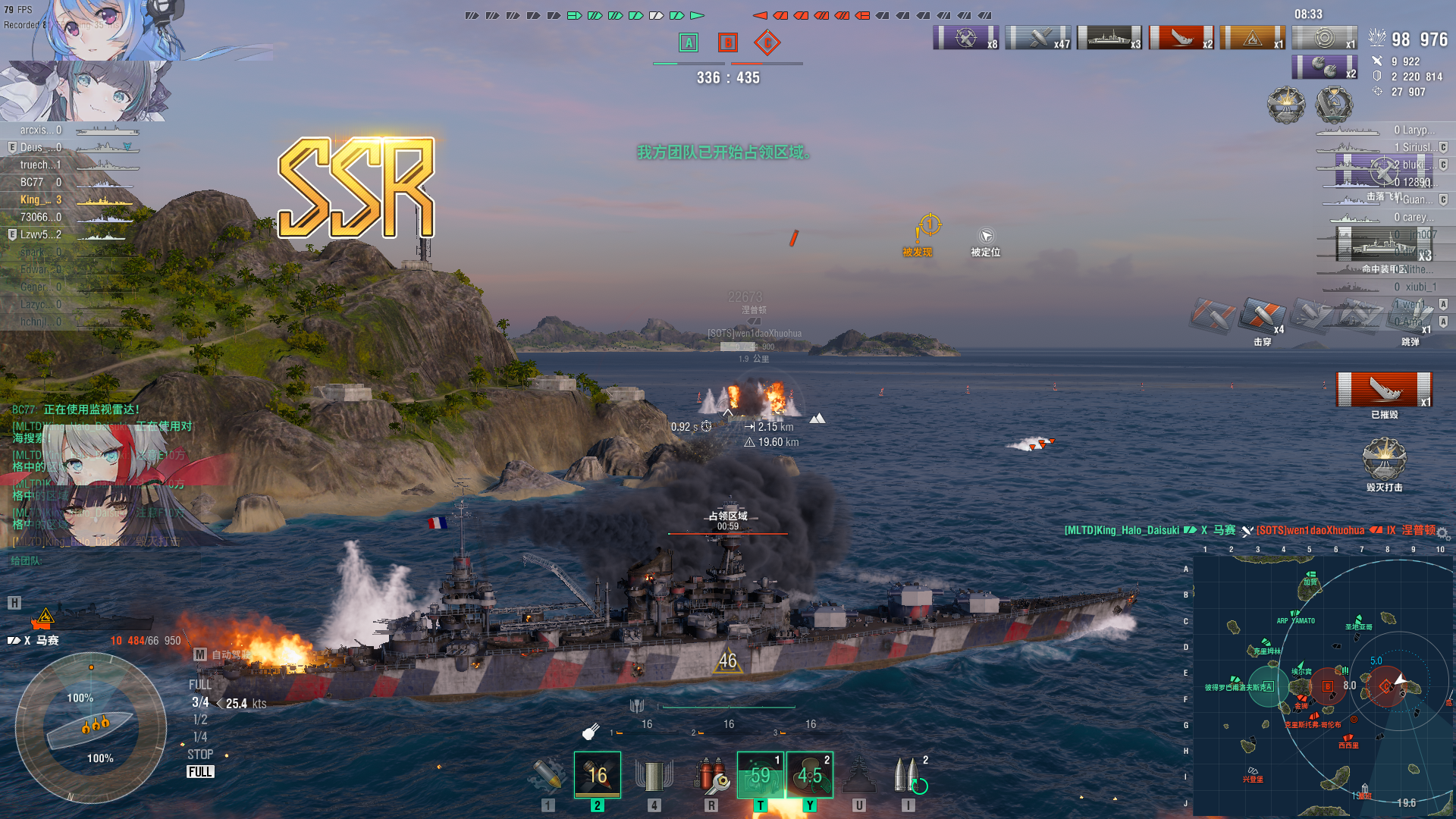Image resolution: width=1456 pixels, height=819 pixels.
Task: Activate the engine boost propeller consumable
Action: pos(809,775)
